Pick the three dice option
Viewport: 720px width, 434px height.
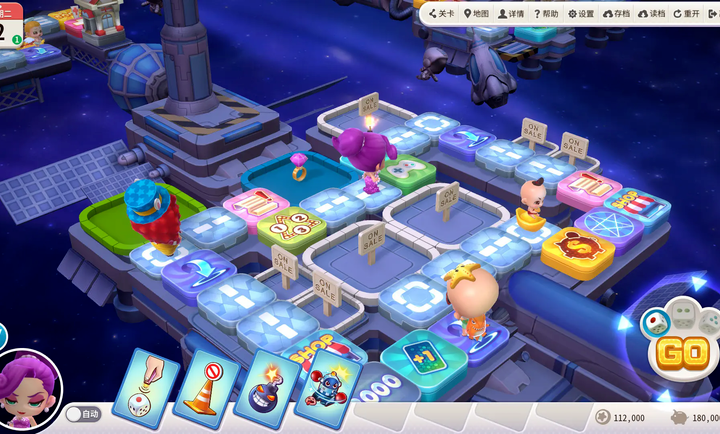click(x=709, y=321)
